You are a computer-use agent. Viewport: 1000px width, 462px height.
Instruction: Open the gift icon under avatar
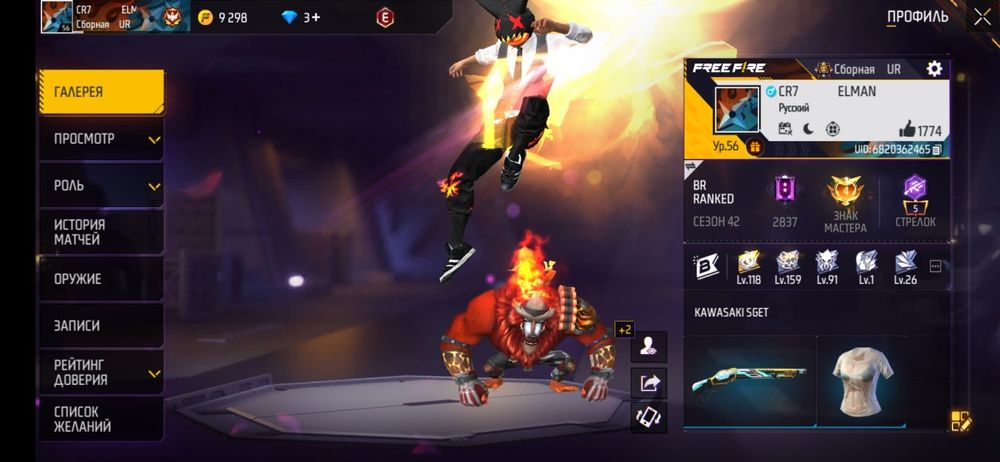tap(755, 147)
